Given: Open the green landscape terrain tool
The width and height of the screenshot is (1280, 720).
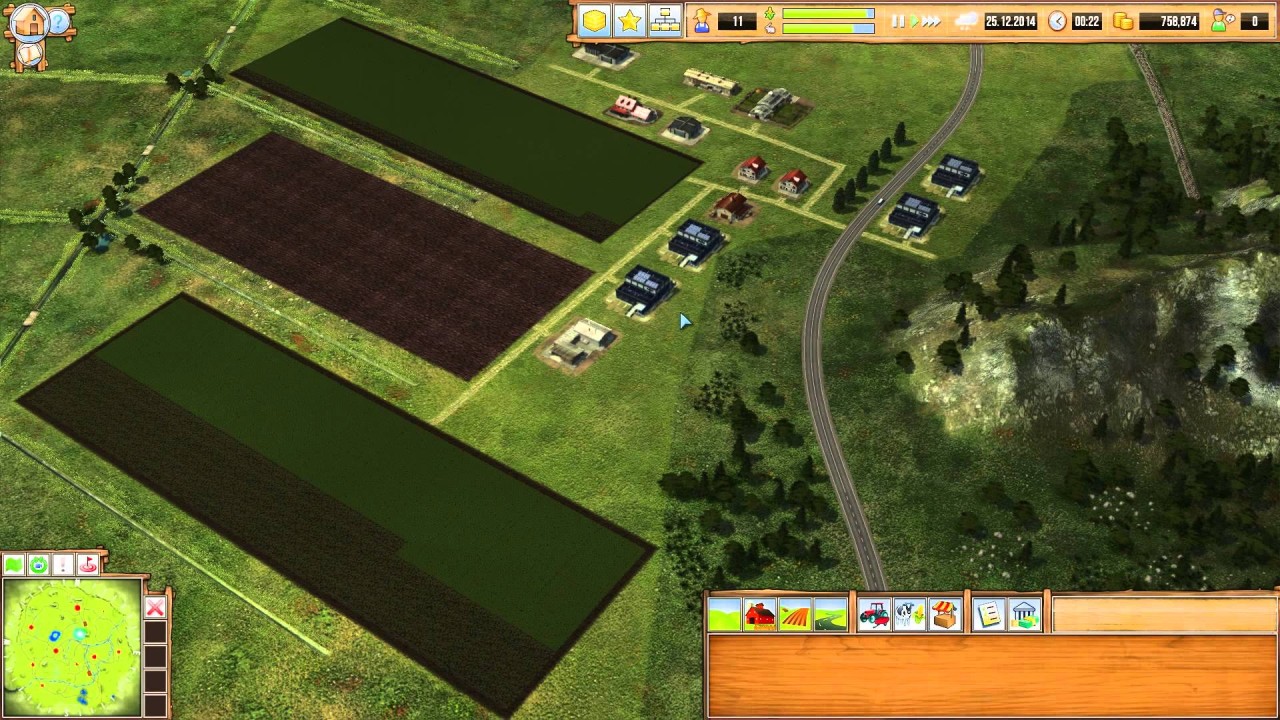Looking at the screenshot, I should click(x=724, y=615).
